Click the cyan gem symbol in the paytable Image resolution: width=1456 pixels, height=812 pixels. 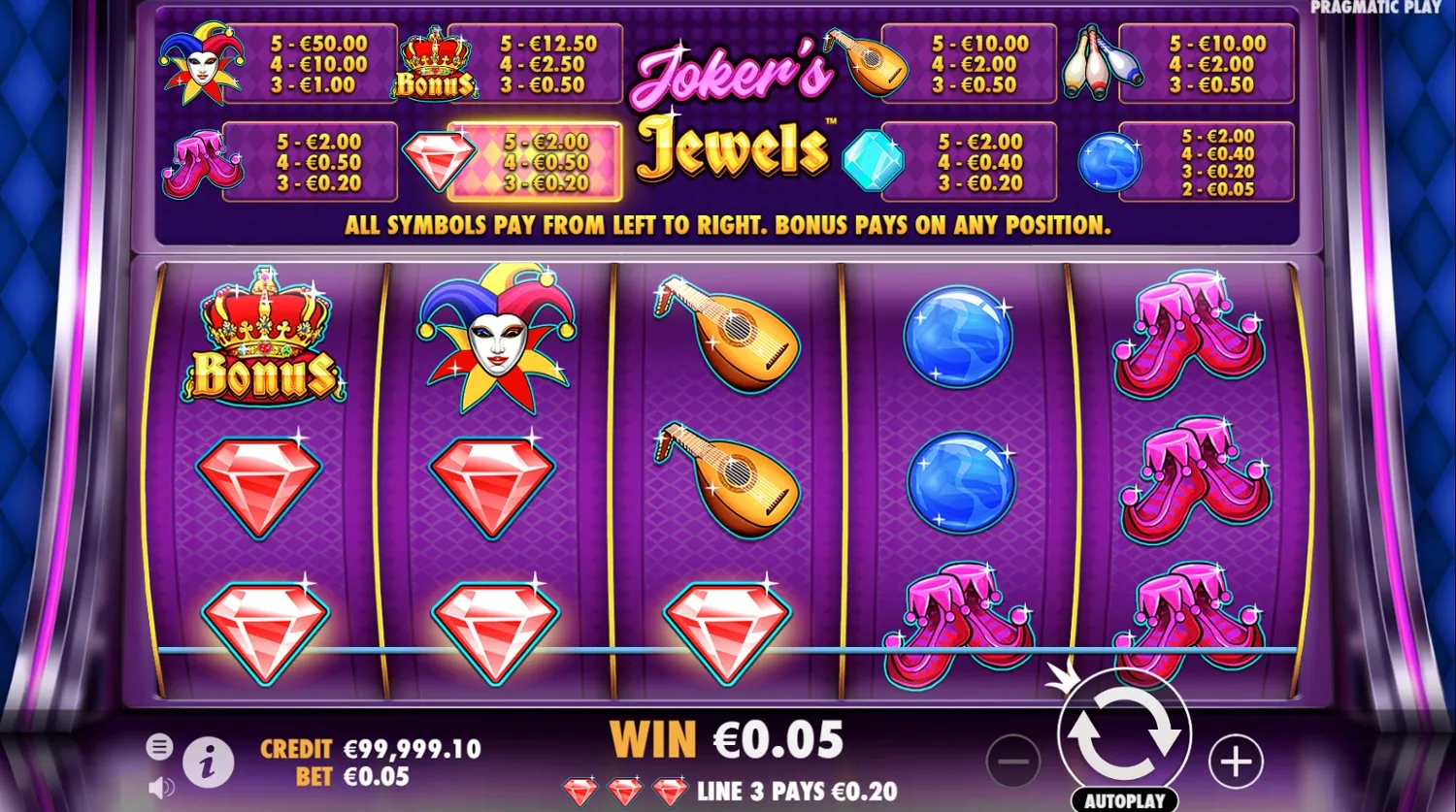pos(872,162)
